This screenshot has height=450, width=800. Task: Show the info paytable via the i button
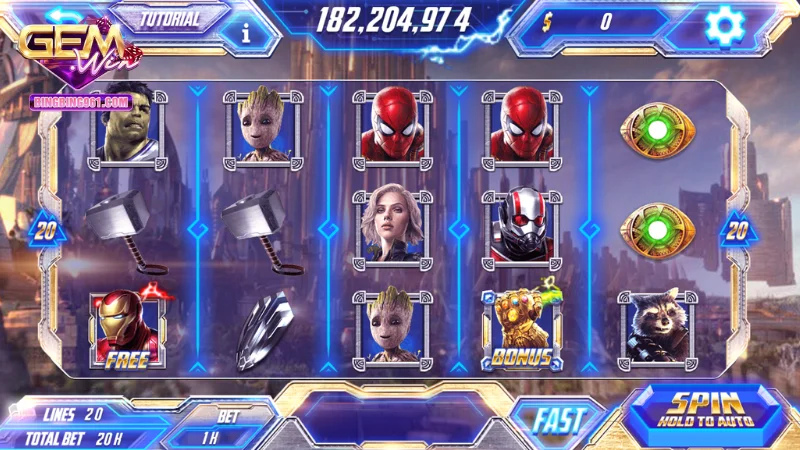[247, 31]
